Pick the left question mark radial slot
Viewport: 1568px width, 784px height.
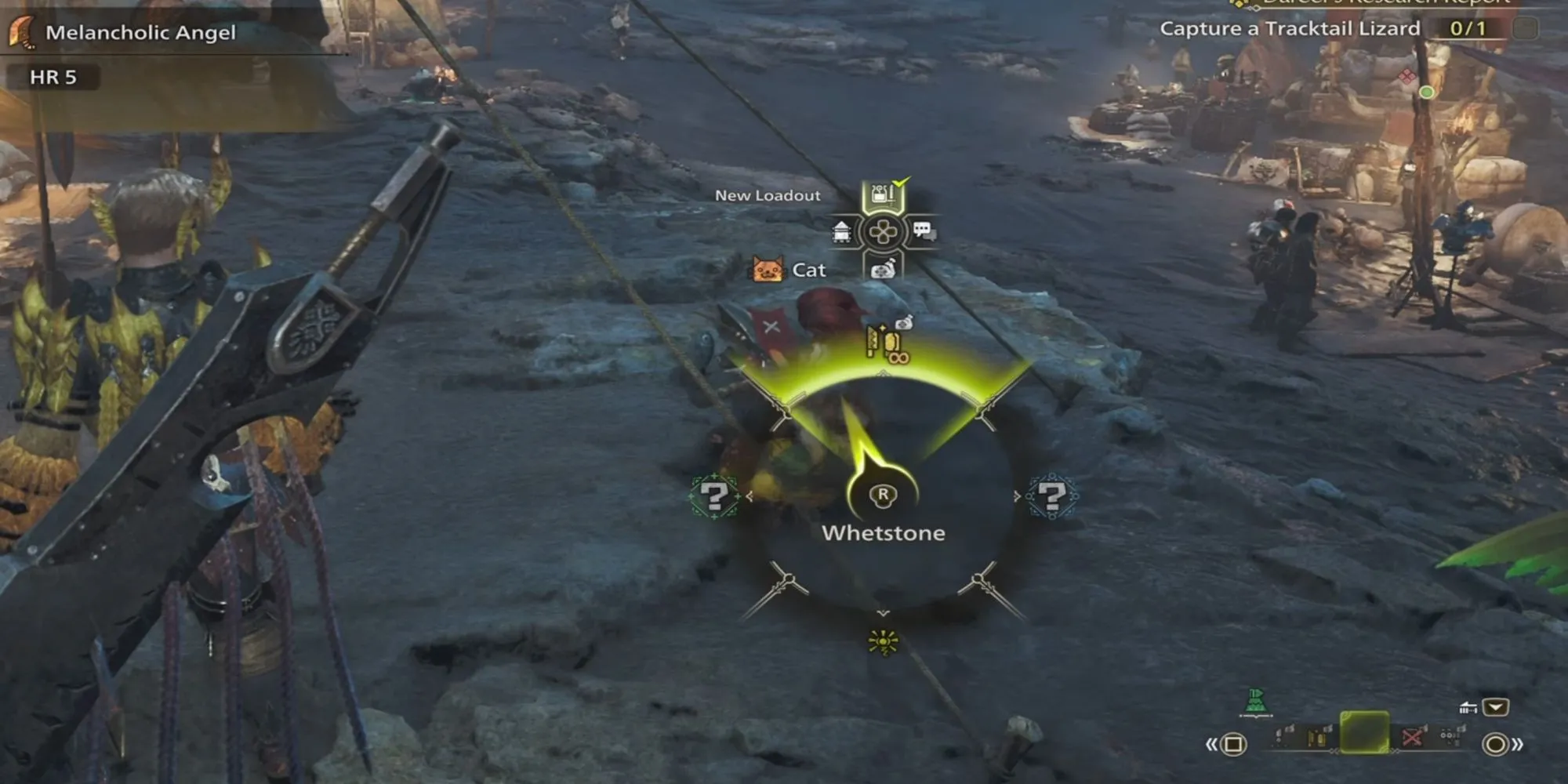click(714, 496)
